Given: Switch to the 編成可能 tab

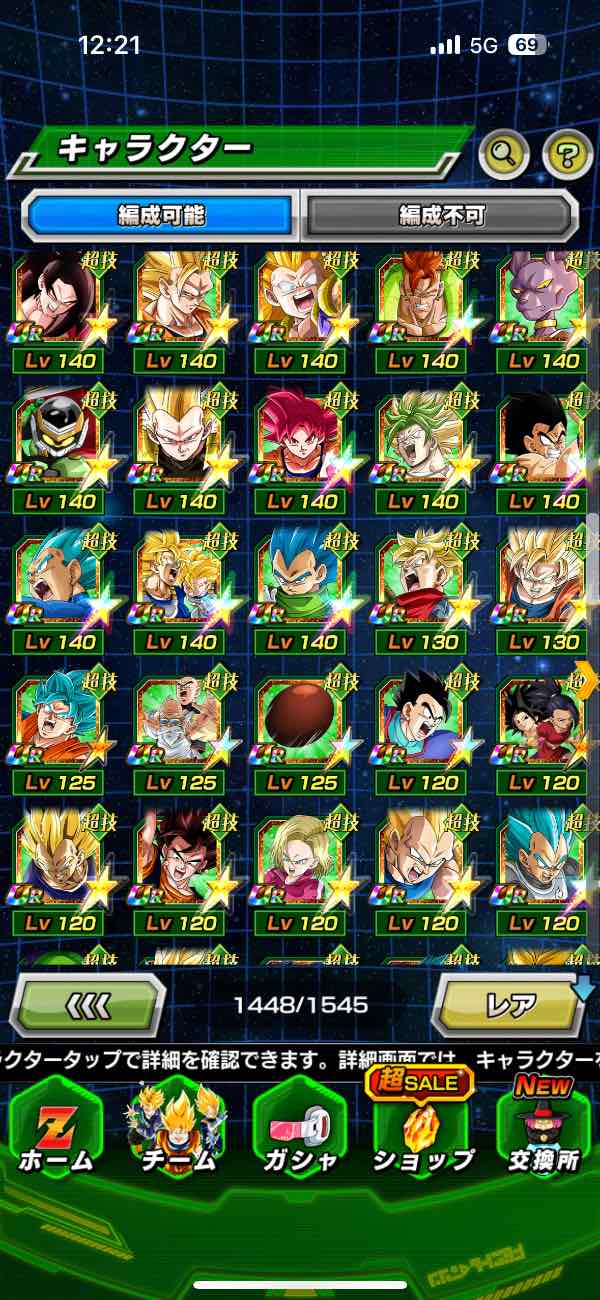Looking at the screenshot, I should pos(160,215).
